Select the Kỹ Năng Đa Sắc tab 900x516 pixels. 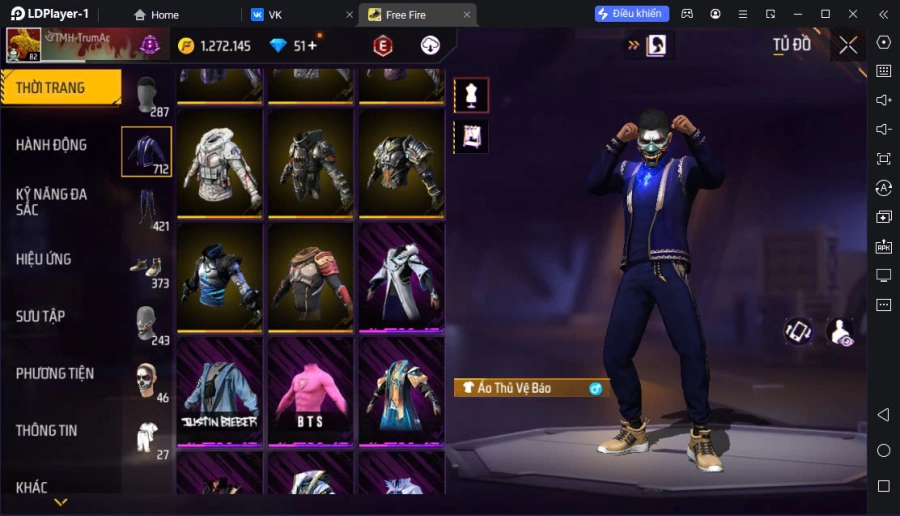52,201
